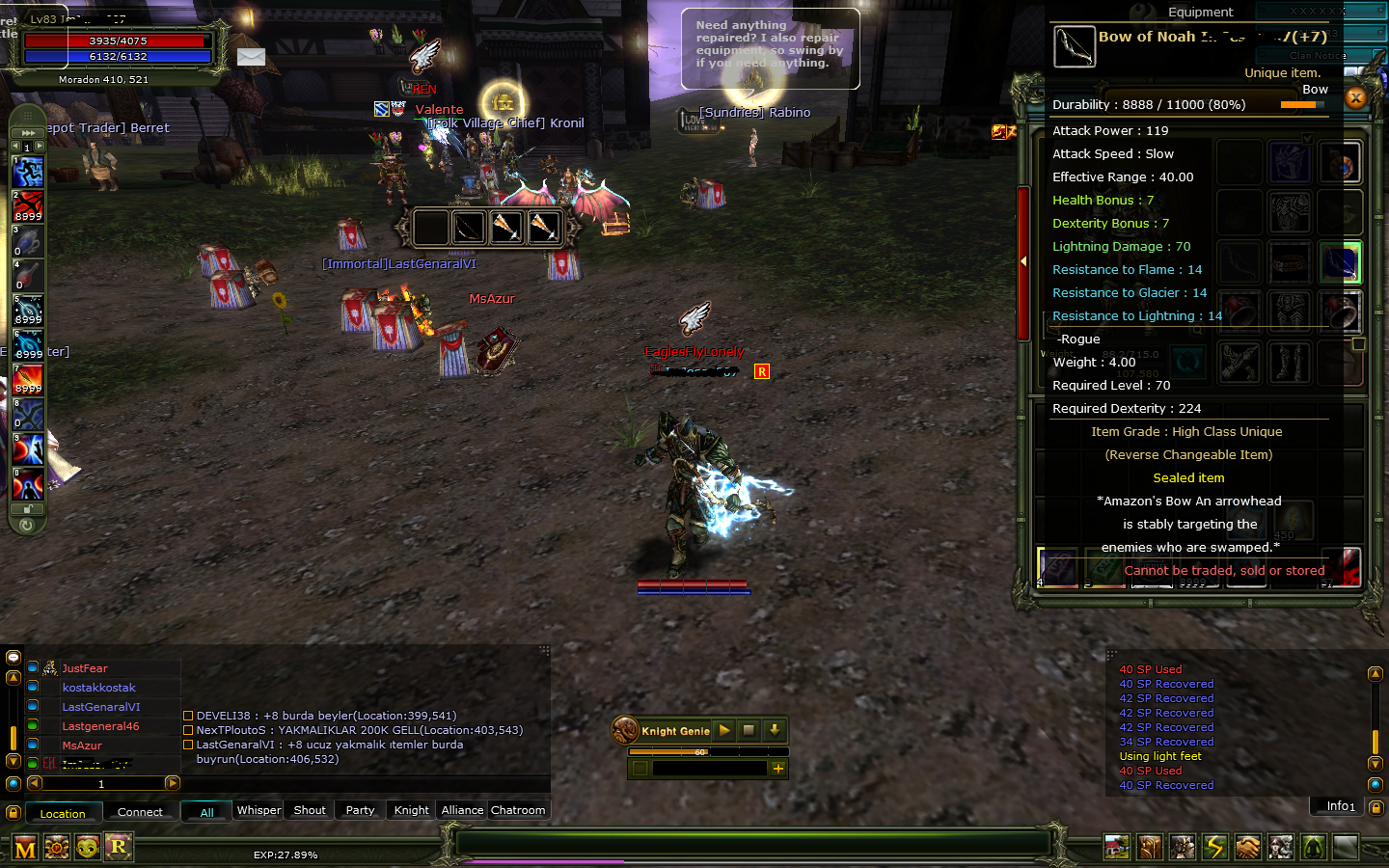Open the backpack inventory icon
Screen dimensions: 1389x868
(x=1150, y=847)
